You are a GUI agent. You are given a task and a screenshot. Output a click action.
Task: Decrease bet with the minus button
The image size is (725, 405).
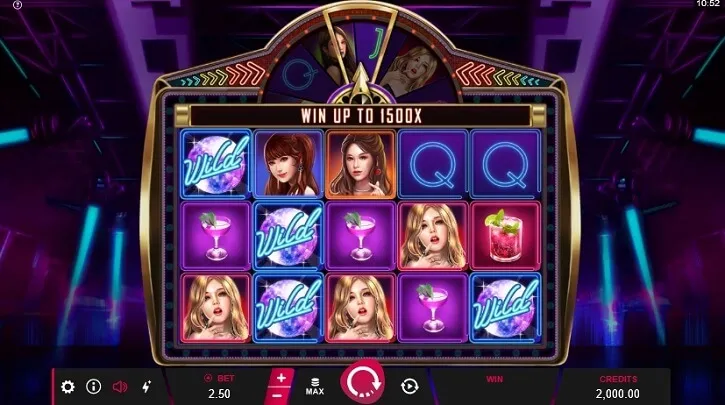(281, 395)
